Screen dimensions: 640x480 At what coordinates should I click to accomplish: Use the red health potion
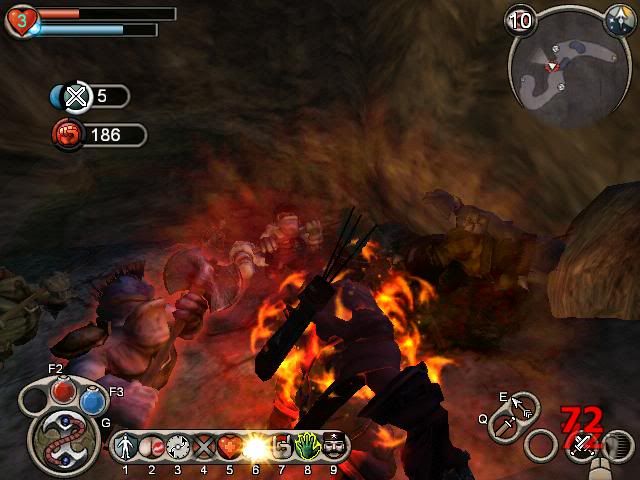[x=63, y=389]
